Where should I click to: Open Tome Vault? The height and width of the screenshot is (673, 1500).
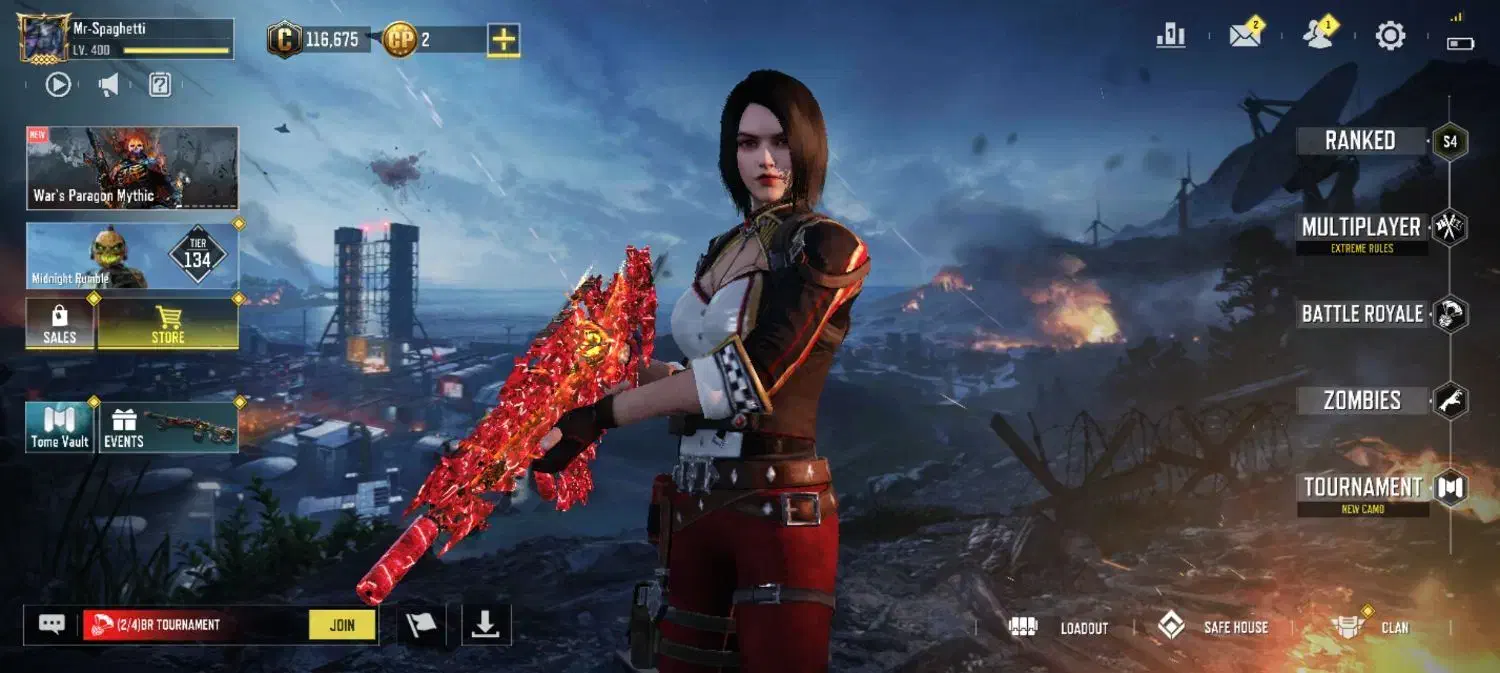click(60, 427)
